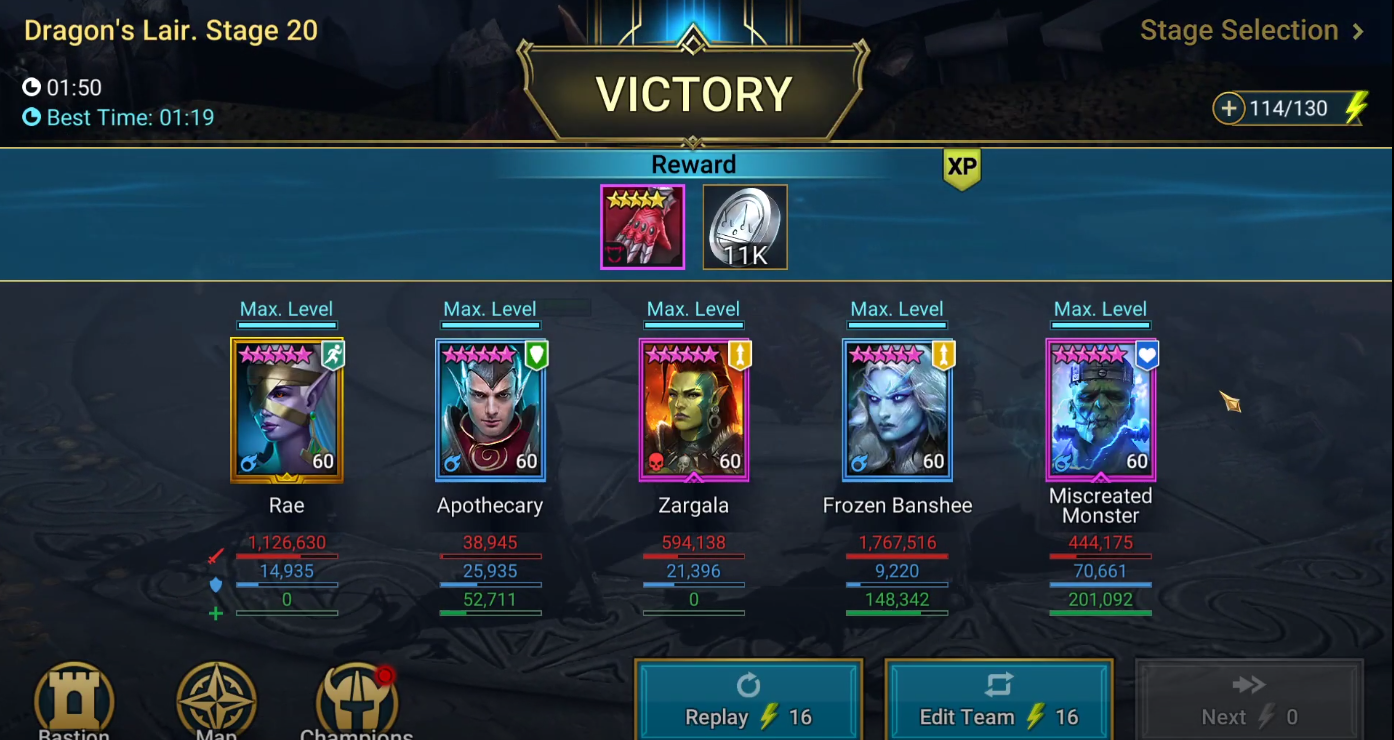Replay the Dragon's Lair stage
1394x740 pixels.
coord(748,701)
